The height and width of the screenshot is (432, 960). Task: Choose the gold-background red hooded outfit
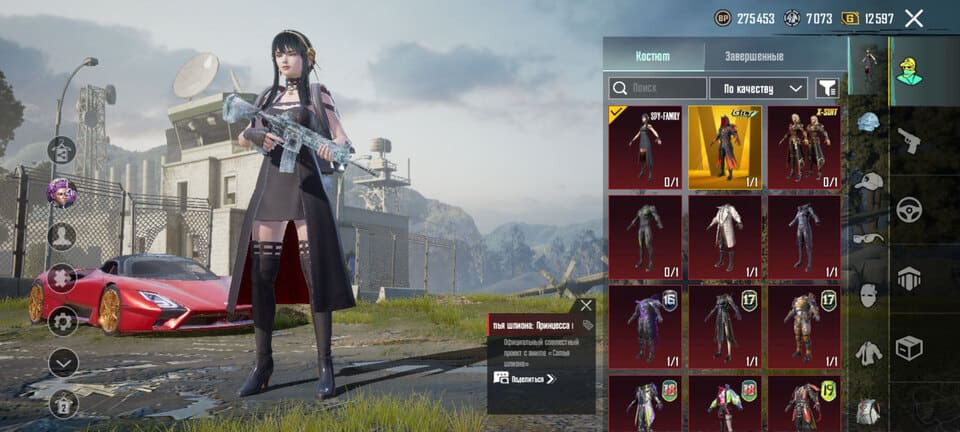click(x=724, y=147)
